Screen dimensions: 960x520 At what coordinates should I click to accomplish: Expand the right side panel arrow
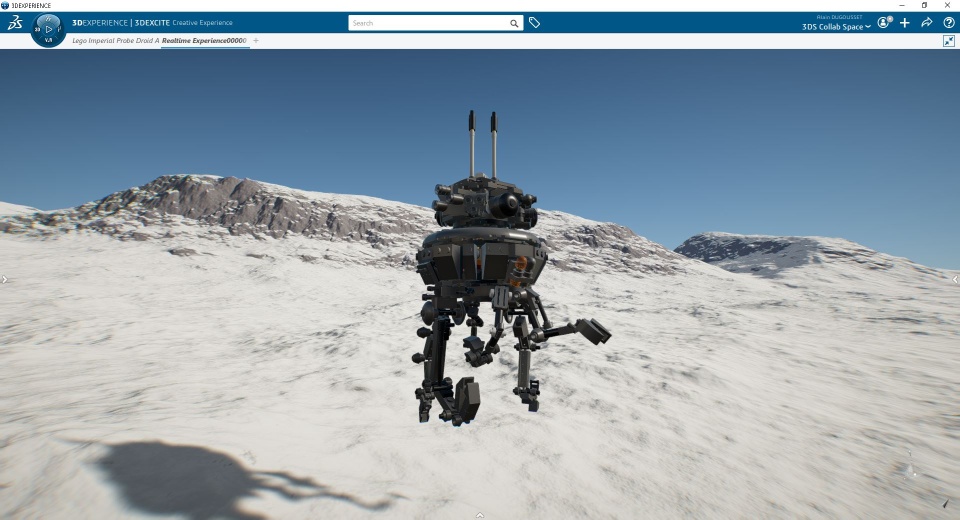click(x=956, y=280)
